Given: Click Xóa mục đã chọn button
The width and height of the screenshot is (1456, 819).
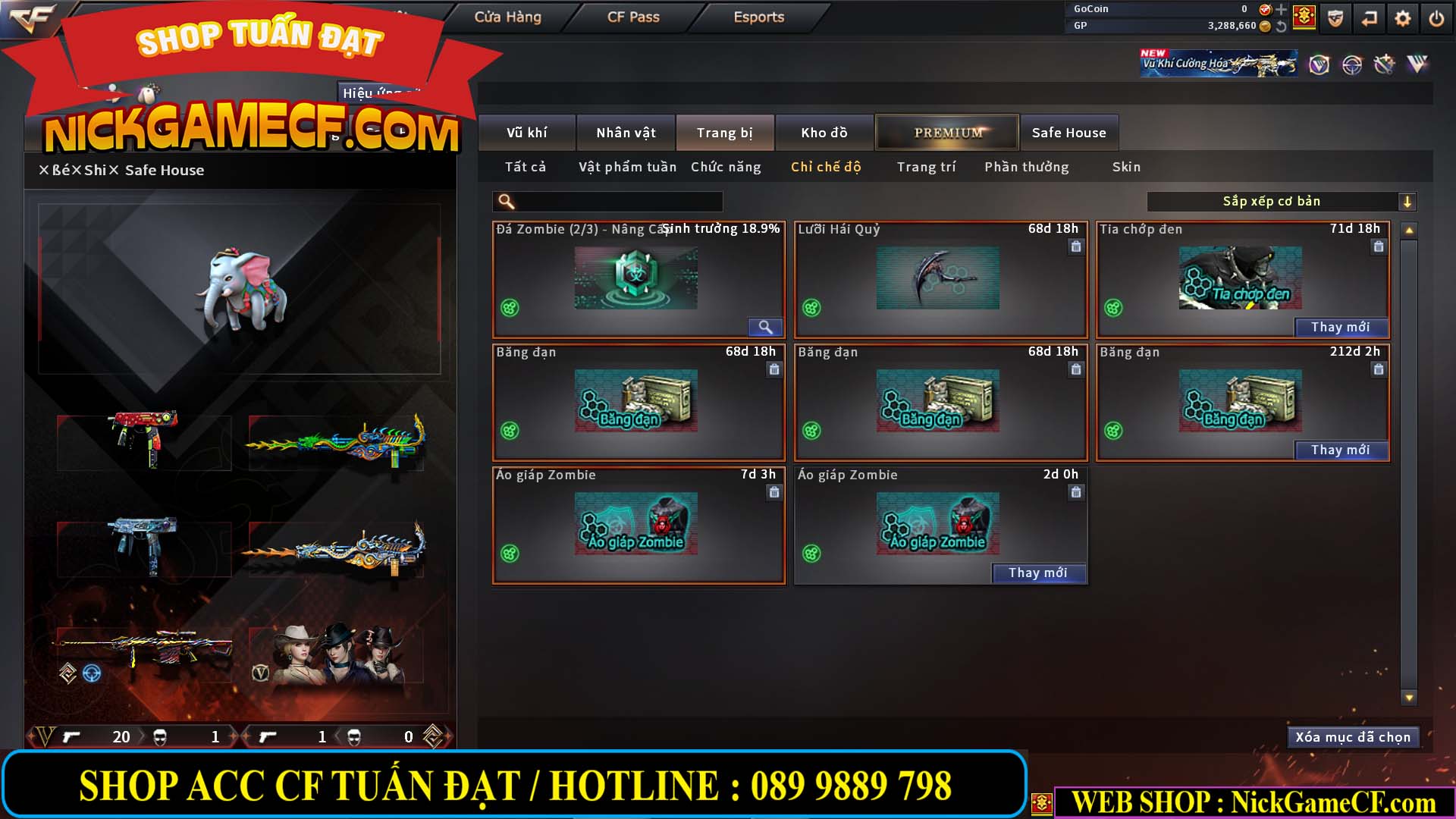Looking at the screenshot, I should pos(1353,736).
